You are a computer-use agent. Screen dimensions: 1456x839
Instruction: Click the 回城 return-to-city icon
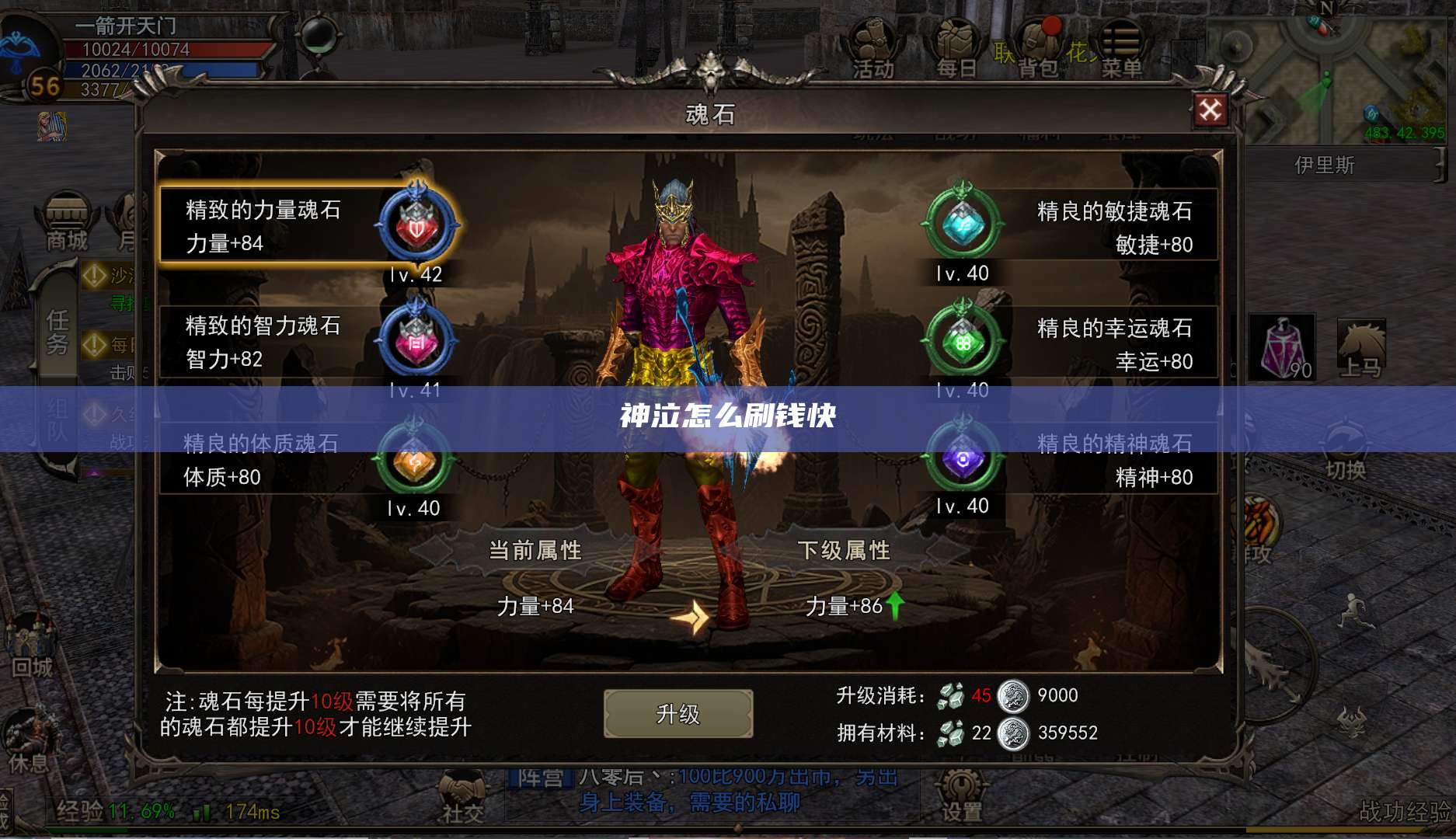[x=31, y=637]
